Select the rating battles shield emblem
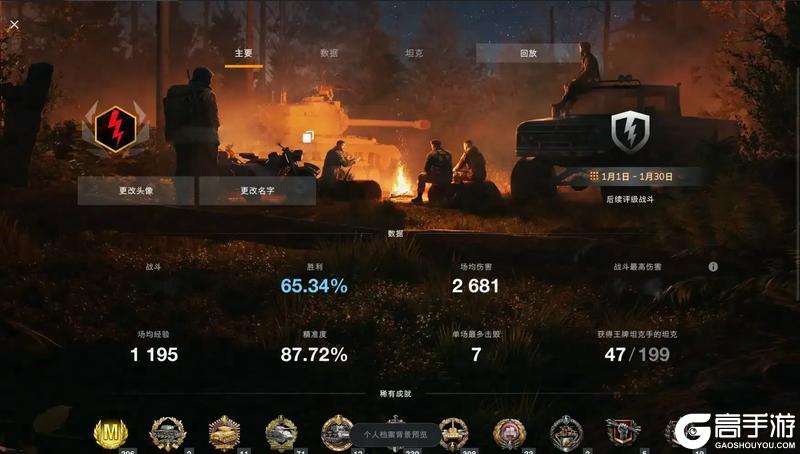 coord(630,129)
